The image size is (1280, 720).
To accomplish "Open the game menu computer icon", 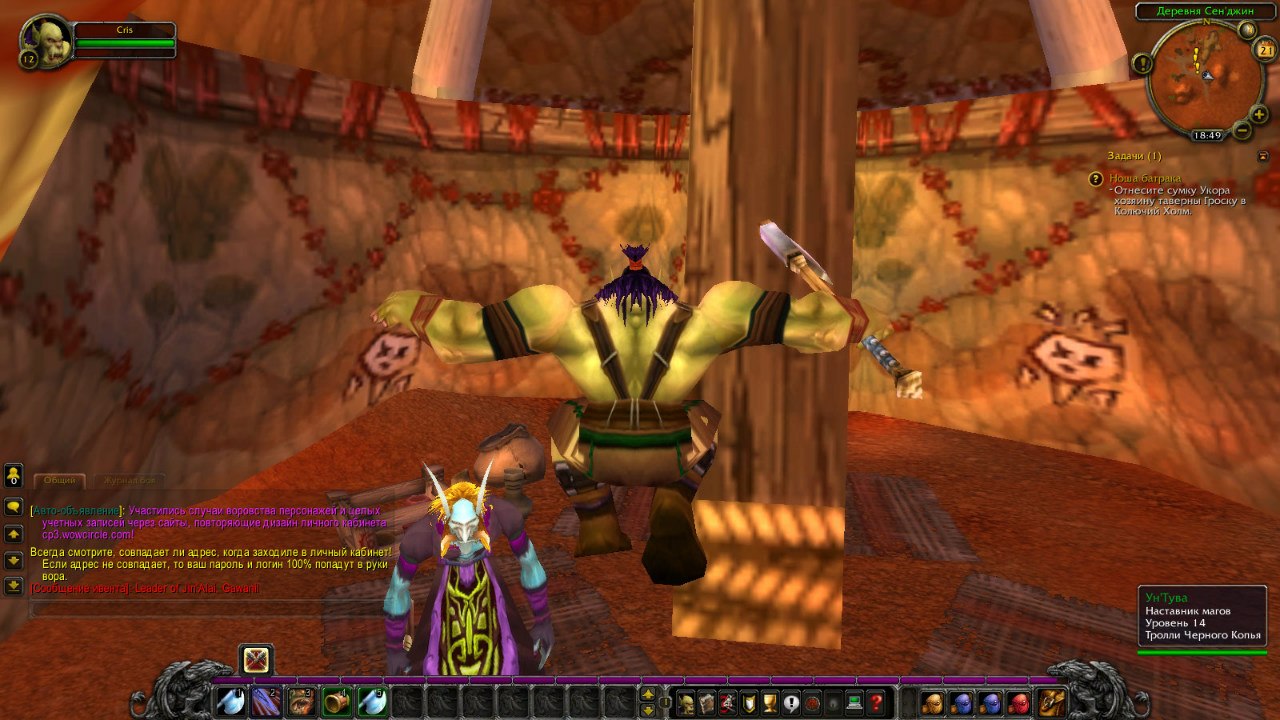I will [855, 702].
